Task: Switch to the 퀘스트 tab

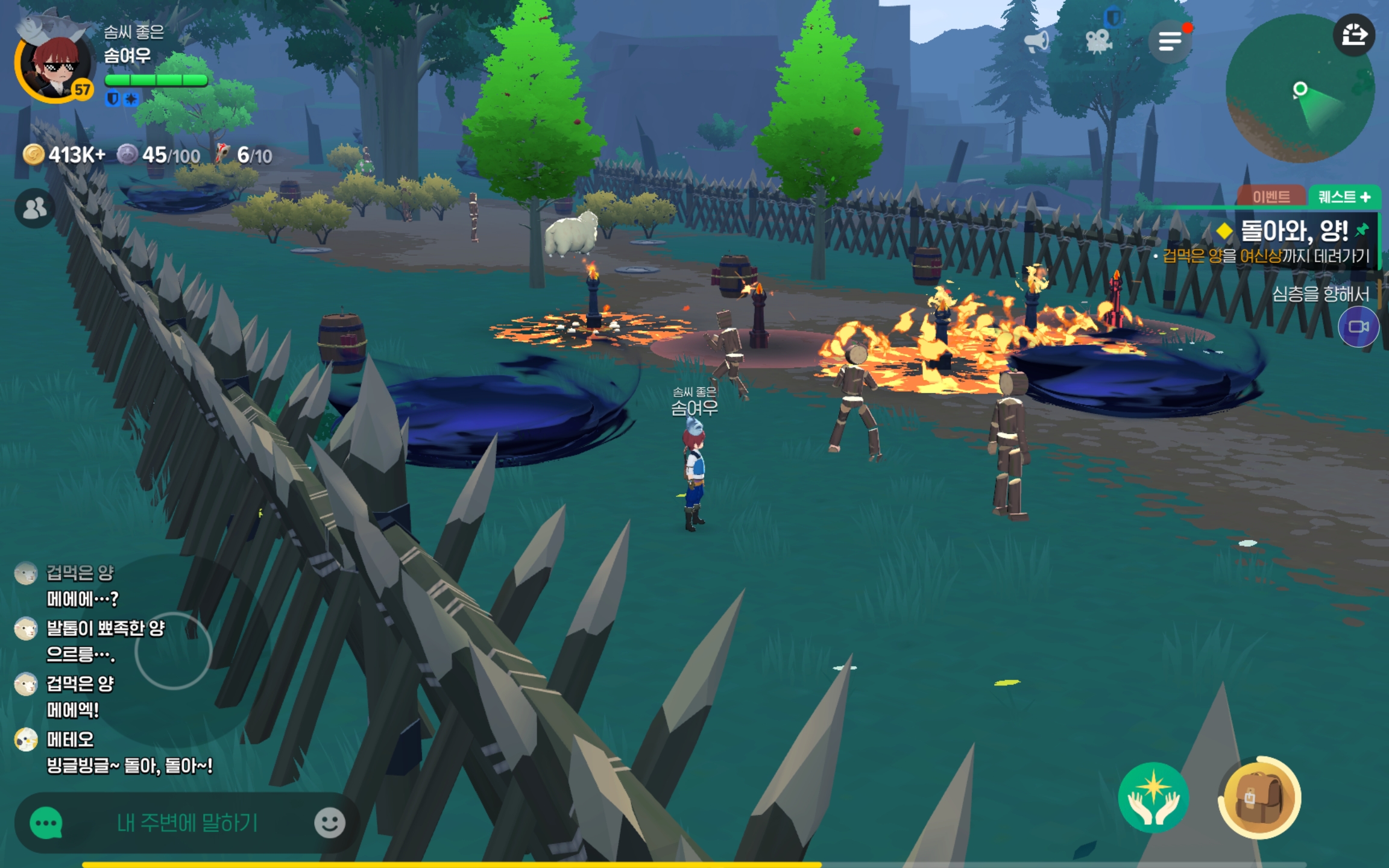Action: (x=1344, y=197)
